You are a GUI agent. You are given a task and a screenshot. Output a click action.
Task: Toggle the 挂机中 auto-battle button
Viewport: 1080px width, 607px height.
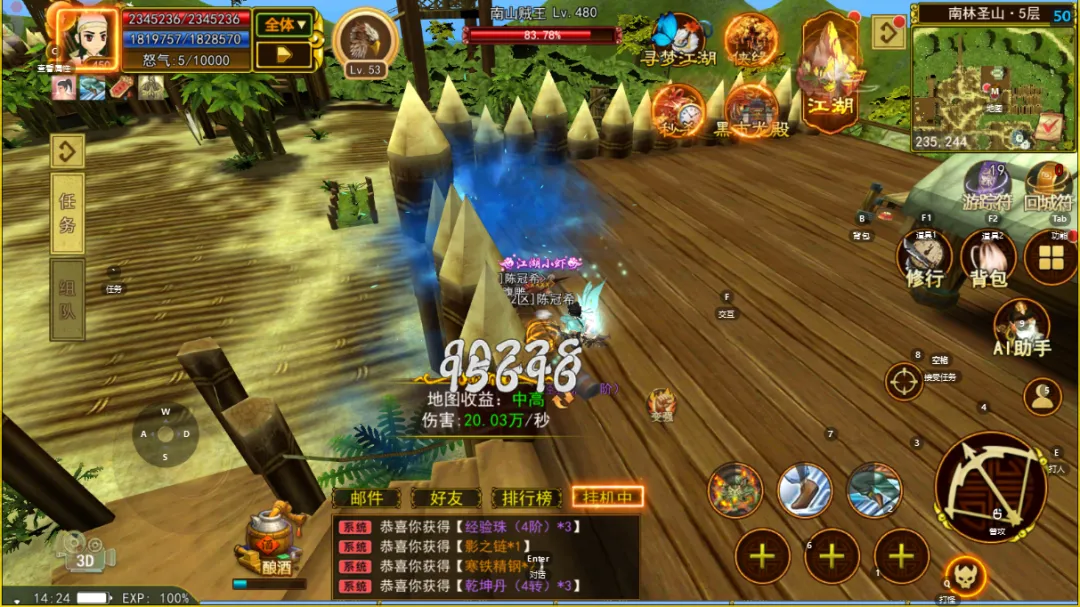click(x=607, y=497)
